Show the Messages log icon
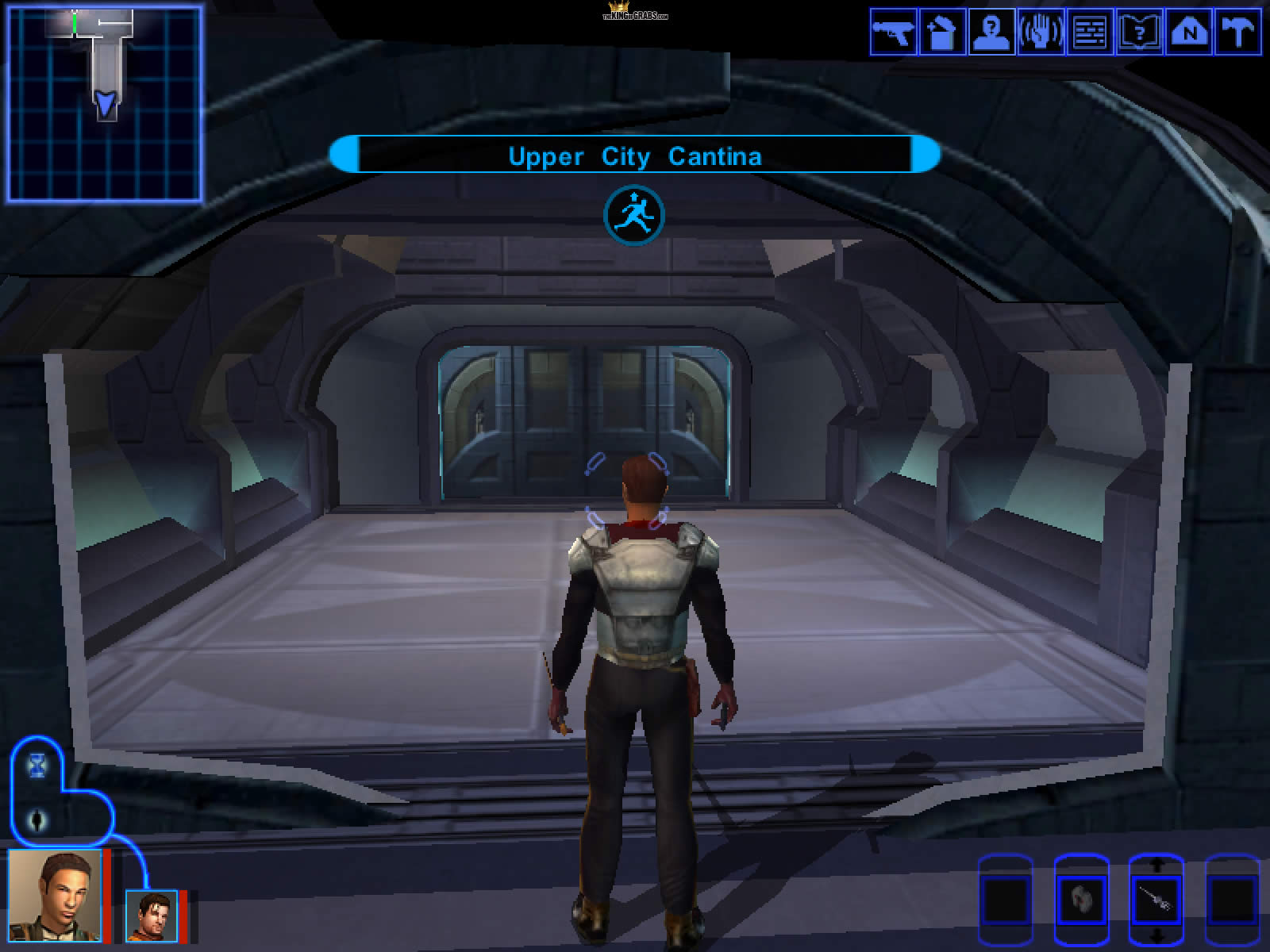1270x952 pixels. pyautogui.click(x=1090, y=33)
